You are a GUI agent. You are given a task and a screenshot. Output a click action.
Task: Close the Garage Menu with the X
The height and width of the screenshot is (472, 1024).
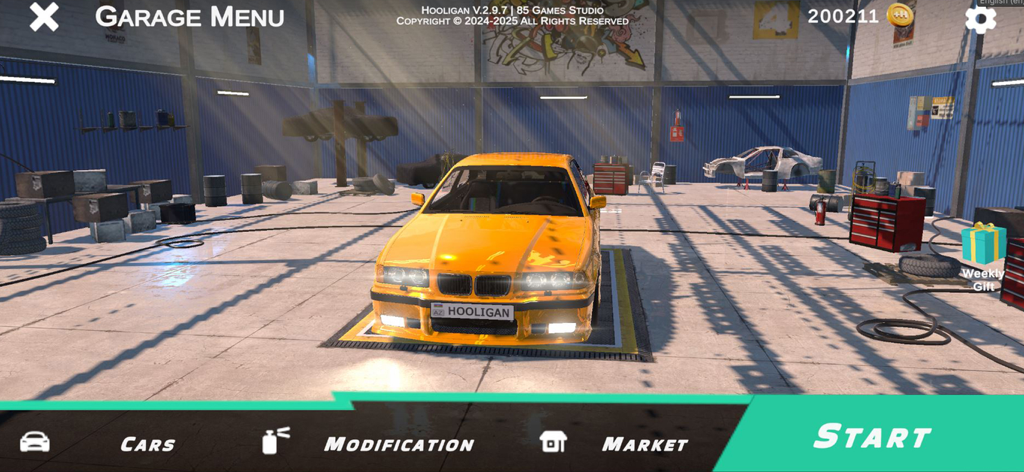click(x=44, y=17)
